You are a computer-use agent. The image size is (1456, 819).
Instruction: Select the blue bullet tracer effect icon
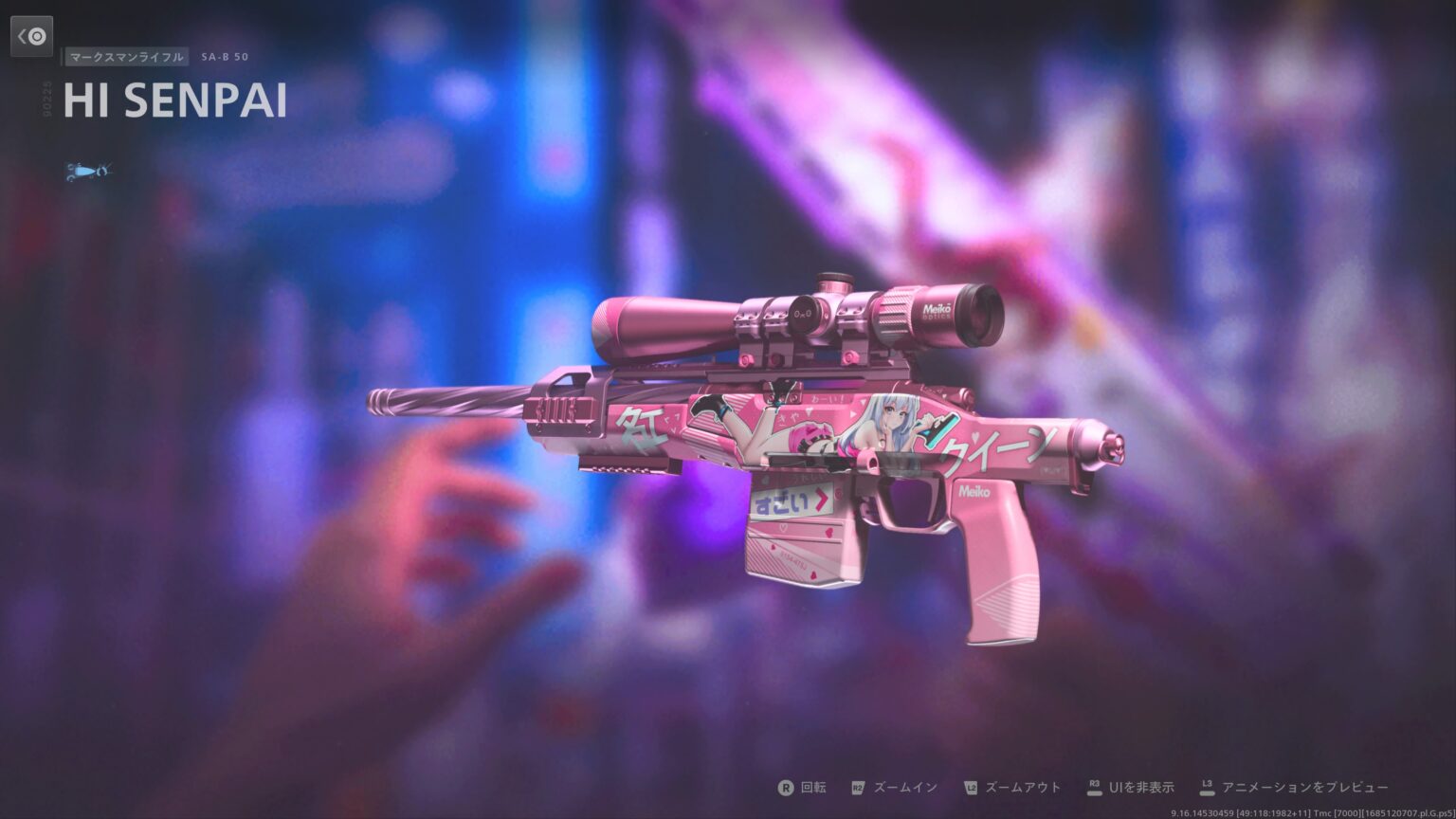(x=87, y=171)
